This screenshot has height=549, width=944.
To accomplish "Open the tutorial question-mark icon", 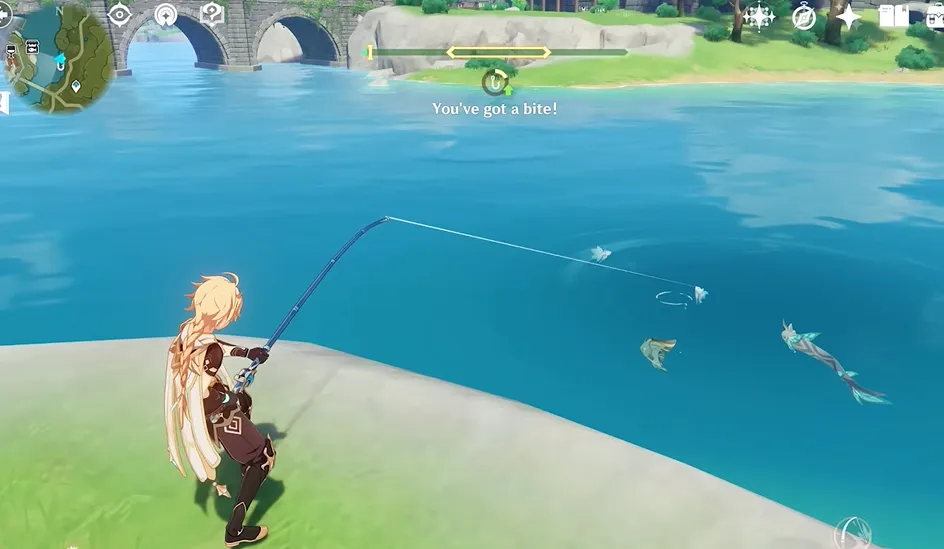I will [212, 14].
